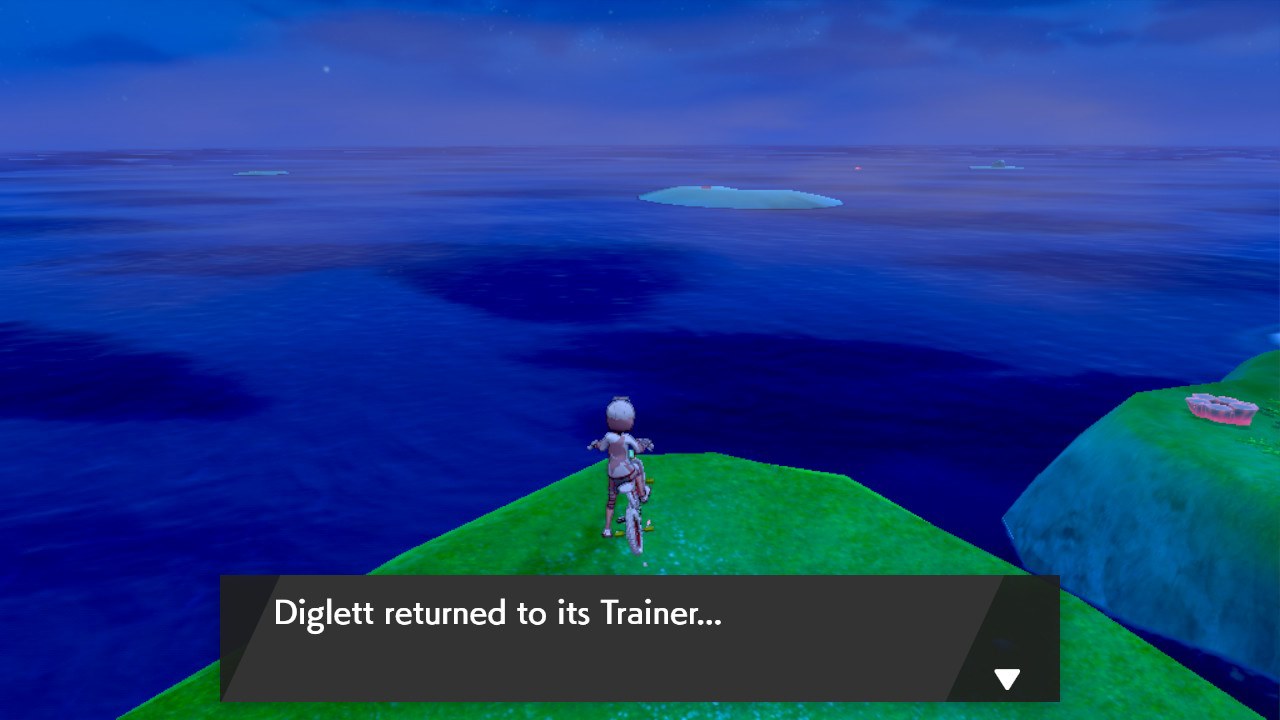Click the white advance-dialogue arrow
Viewport: 1280px width, 720px height.
(x=1007, y=678)
